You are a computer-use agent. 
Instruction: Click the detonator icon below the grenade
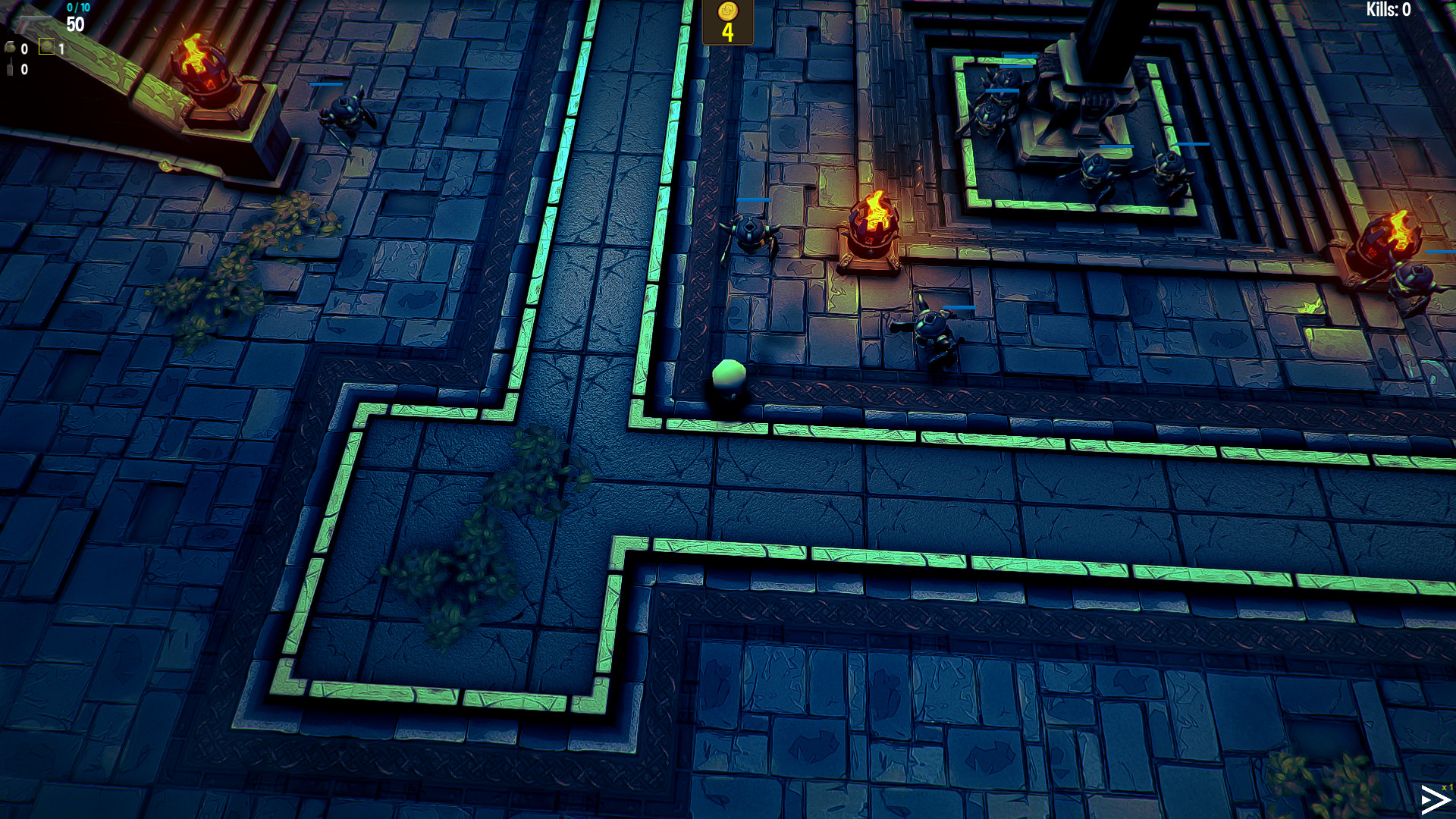pos(10,67)
